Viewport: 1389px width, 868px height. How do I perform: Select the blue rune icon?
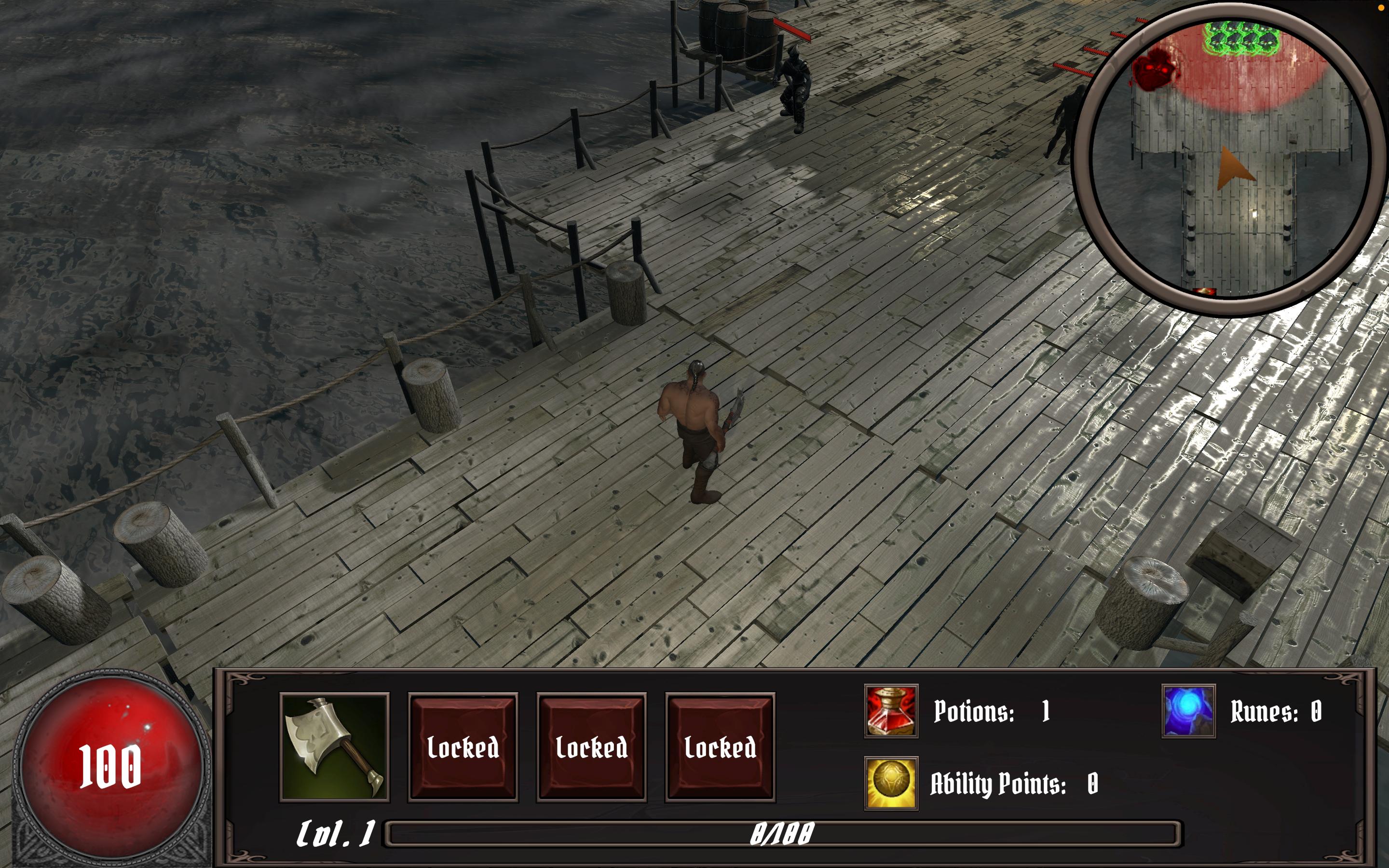click(1188, 711)
